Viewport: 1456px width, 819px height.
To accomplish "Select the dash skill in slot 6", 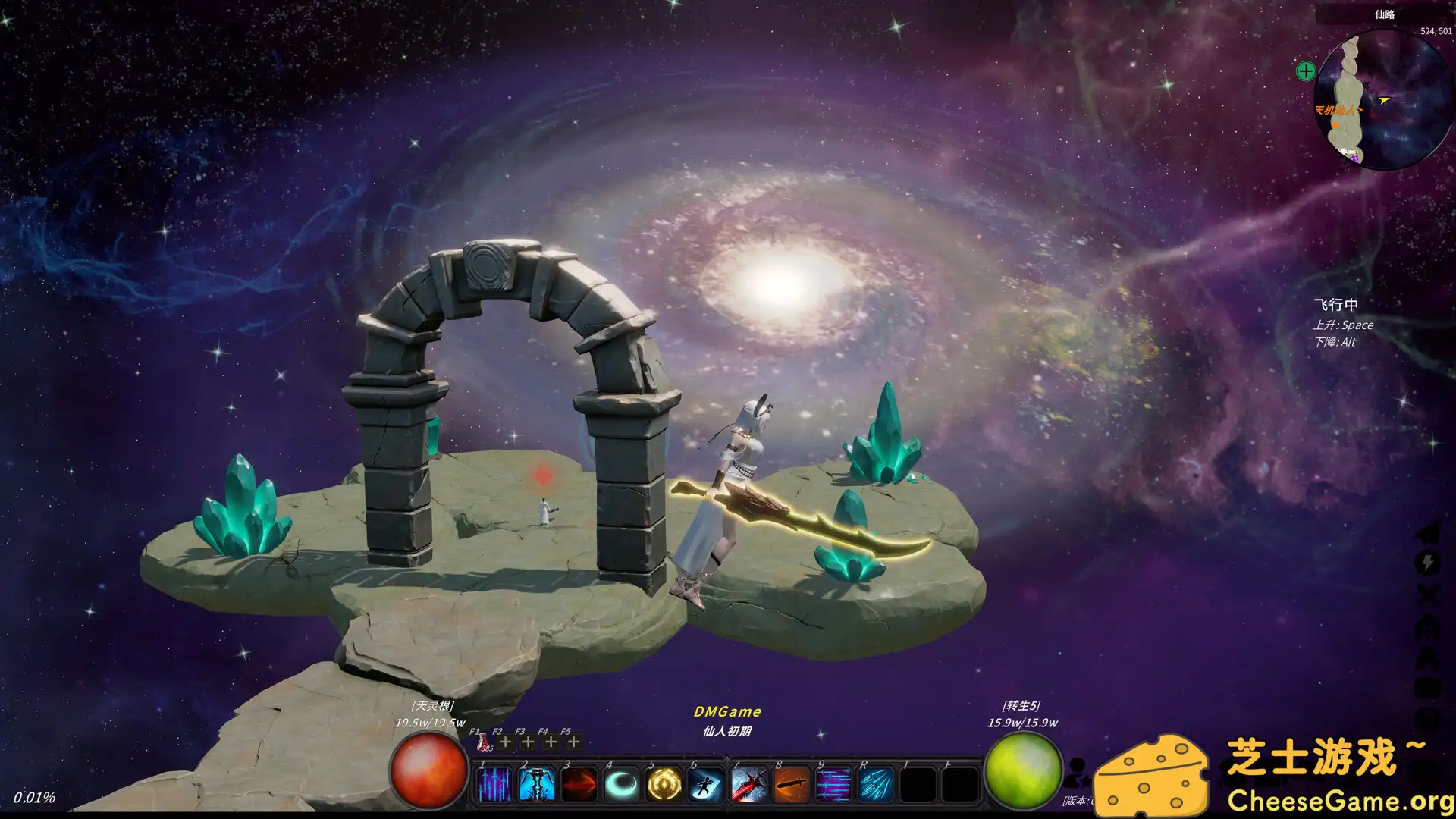I will (705, 784).
